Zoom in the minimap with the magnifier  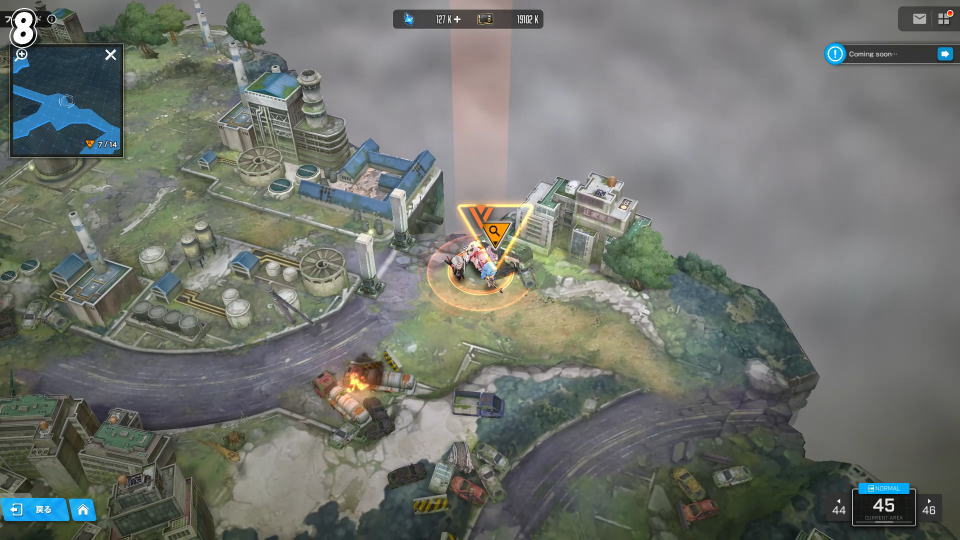[21, 55]
